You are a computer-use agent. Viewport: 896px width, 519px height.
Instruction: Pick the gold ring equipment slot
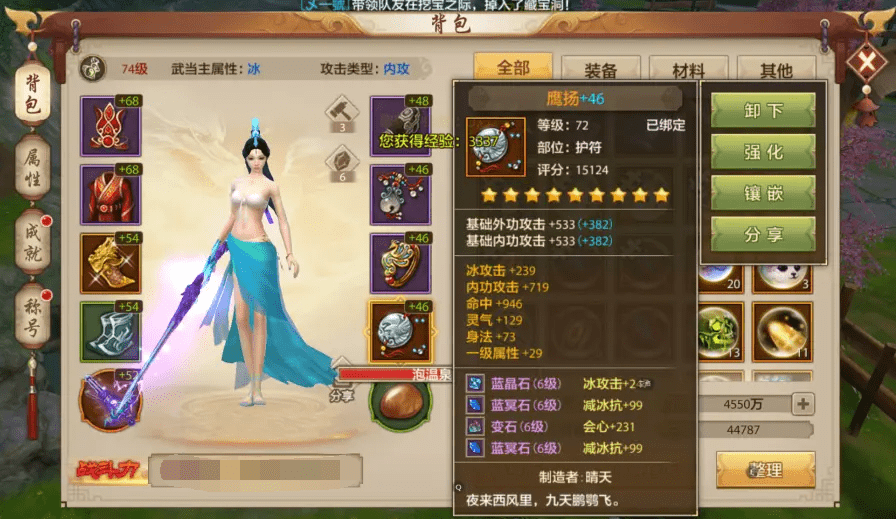point(400,263)
